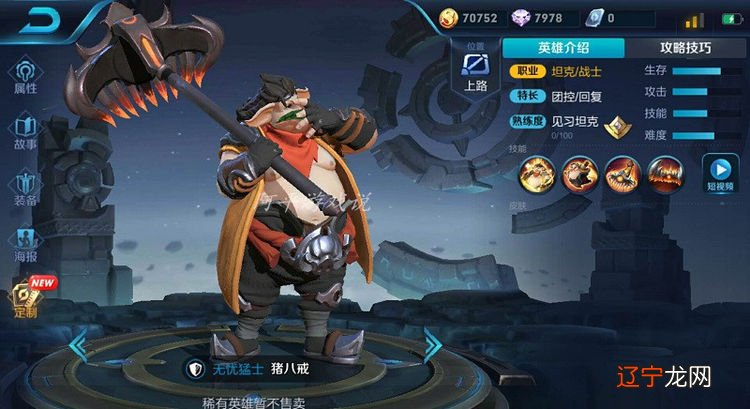Switch to the 英雄介绍 tab
This screenshot has height=409, width=750.
pos(562,48)
